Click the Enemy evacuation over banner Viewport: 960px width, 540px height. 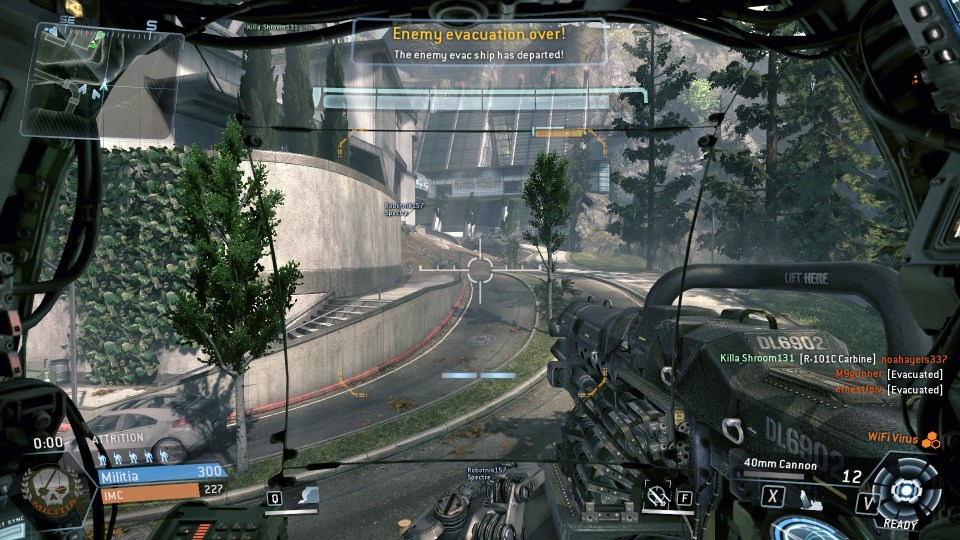[479, 41]
